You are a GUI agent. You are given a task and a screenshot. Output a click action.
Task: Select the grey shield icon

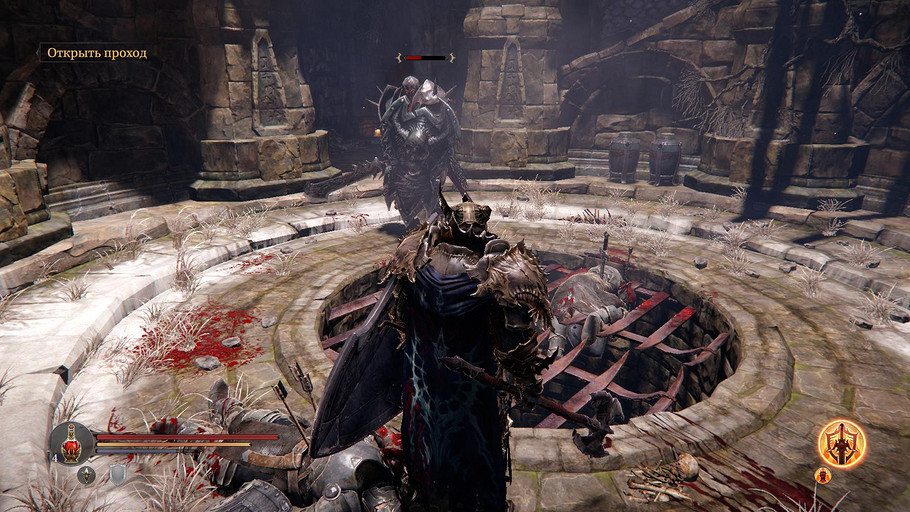(117, 475)
